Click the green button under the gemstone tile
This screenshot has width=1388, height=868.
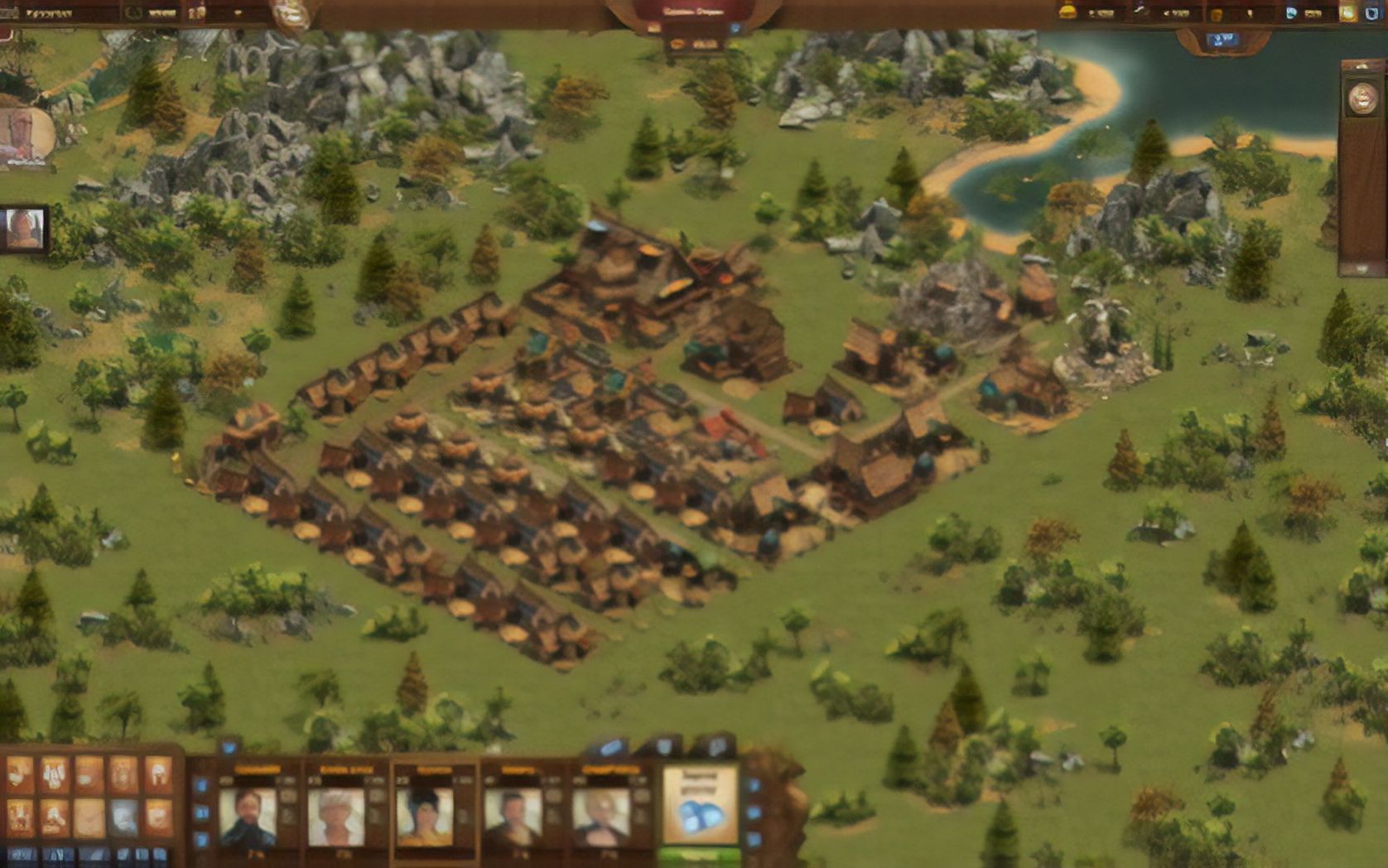point(700,857)
